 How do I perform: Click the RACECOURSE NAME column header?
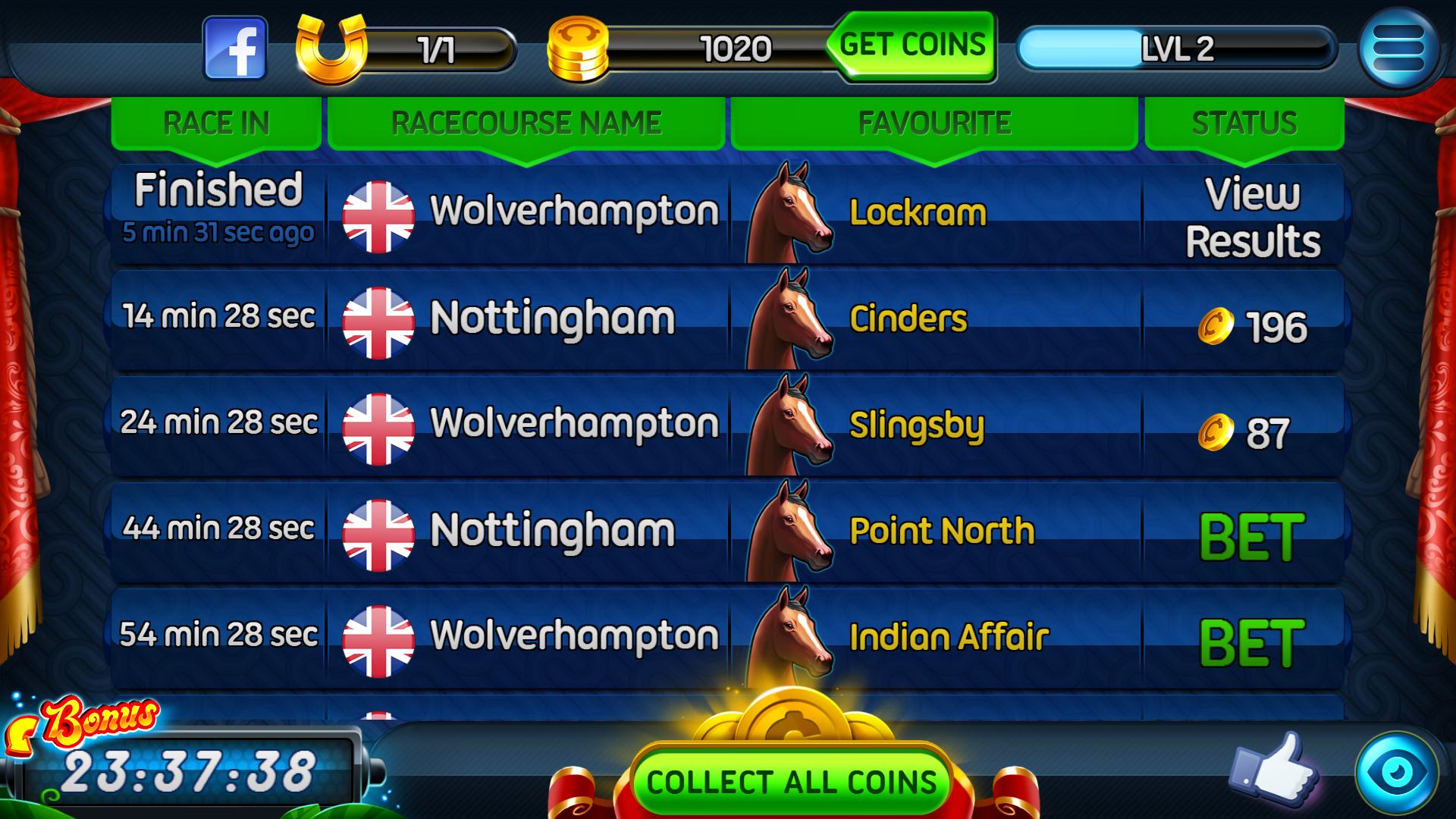(x=526, y=123)
